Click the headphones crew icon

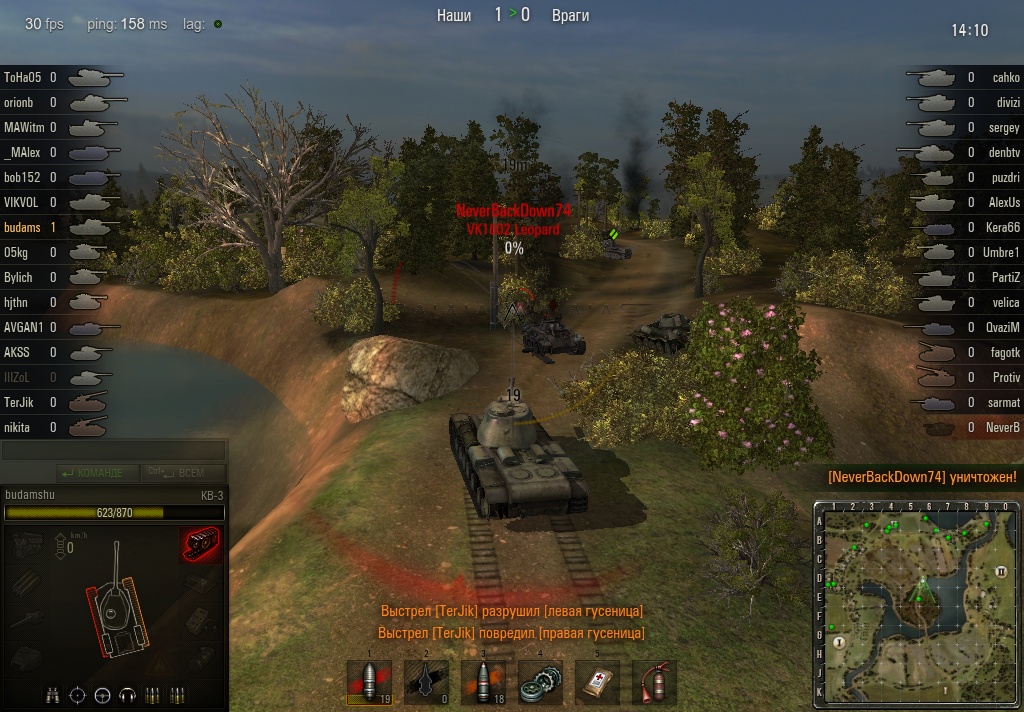(127, 695)
